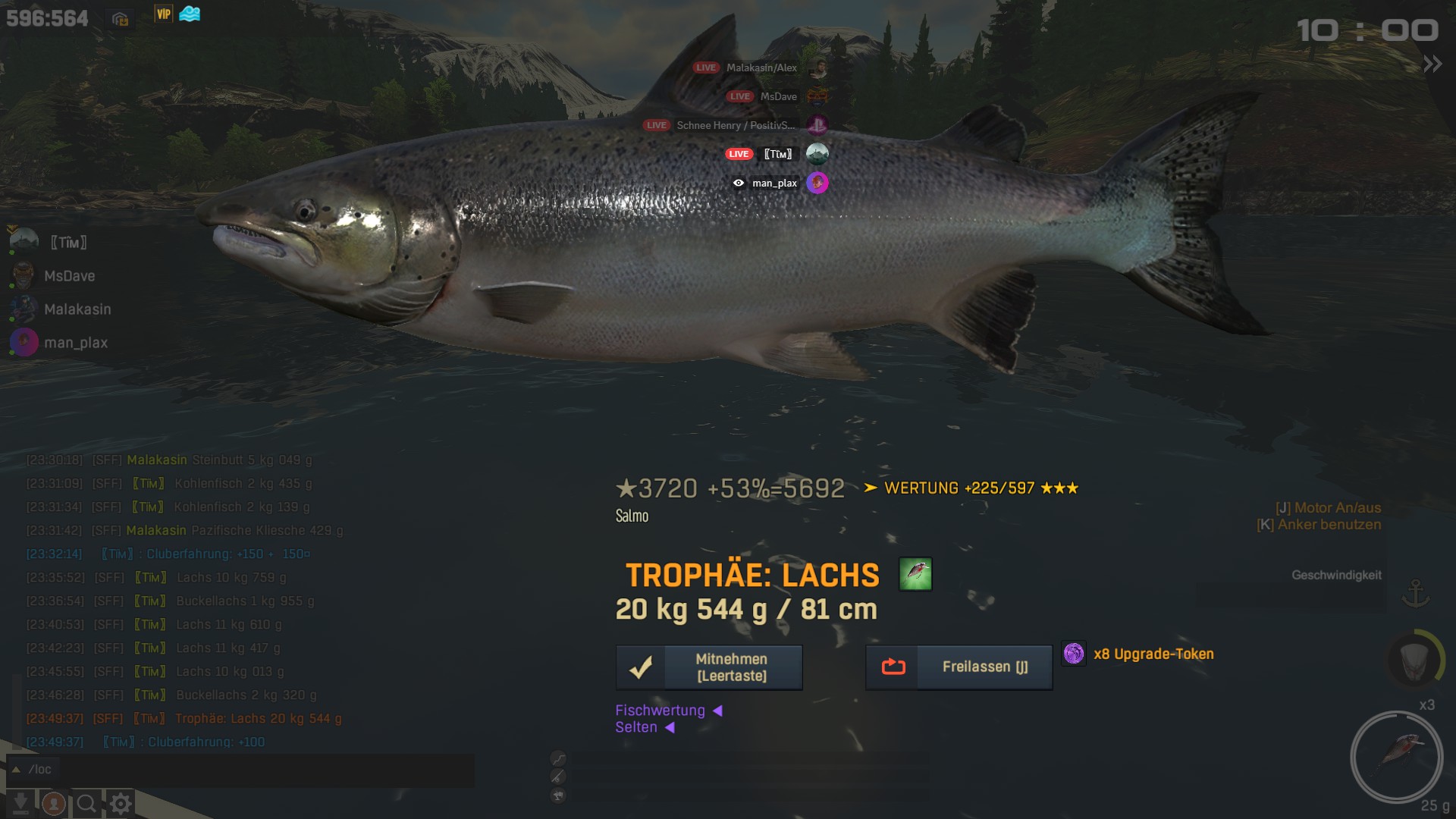Open the storage box icon near coordinates
Image resolution: width=1456 pixels, height=819 pixels.
(120, 19)
